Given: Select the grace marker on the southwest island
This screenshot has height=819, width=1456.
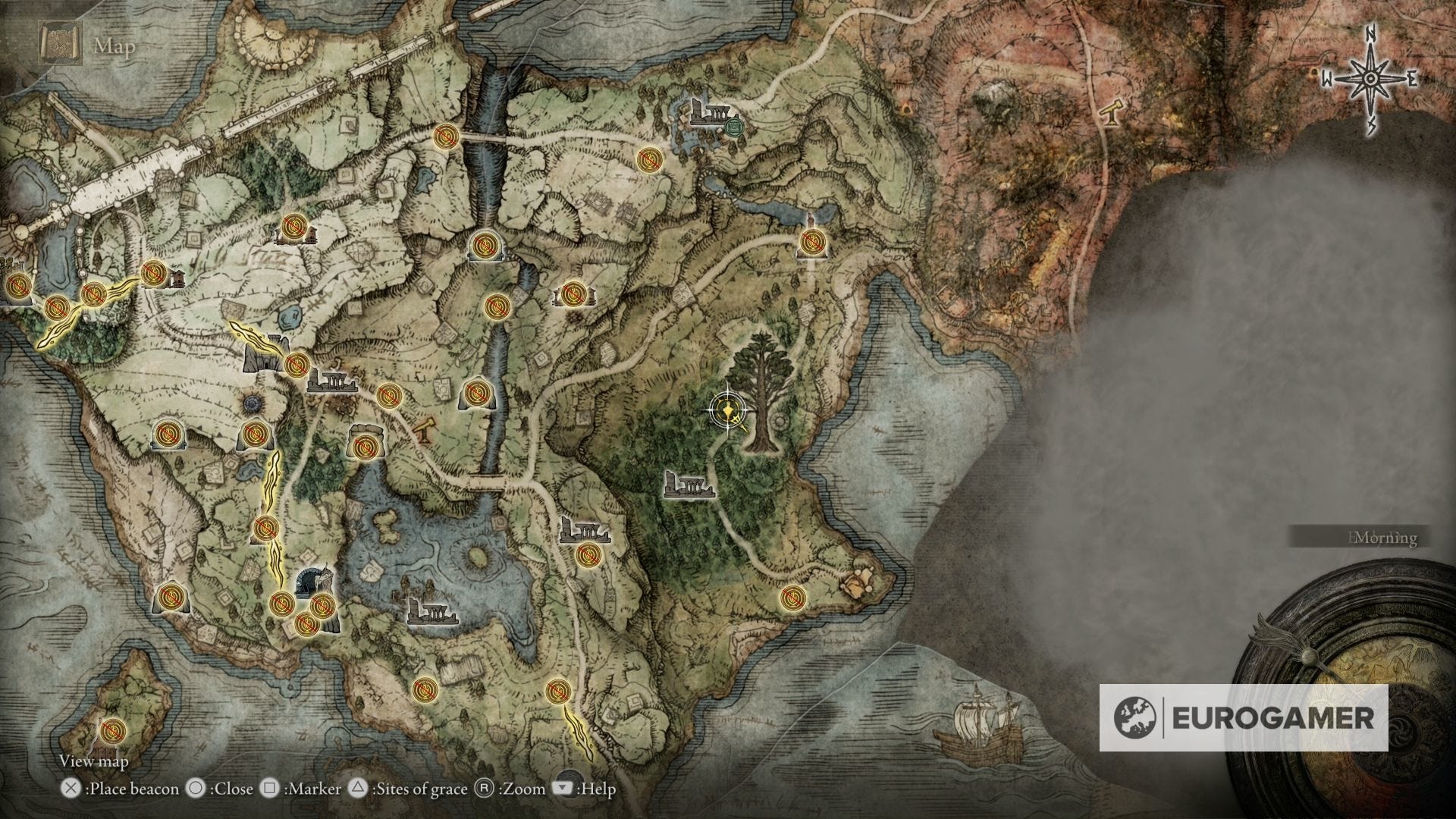Looking at the screenshot, I should tap(112, 730).
